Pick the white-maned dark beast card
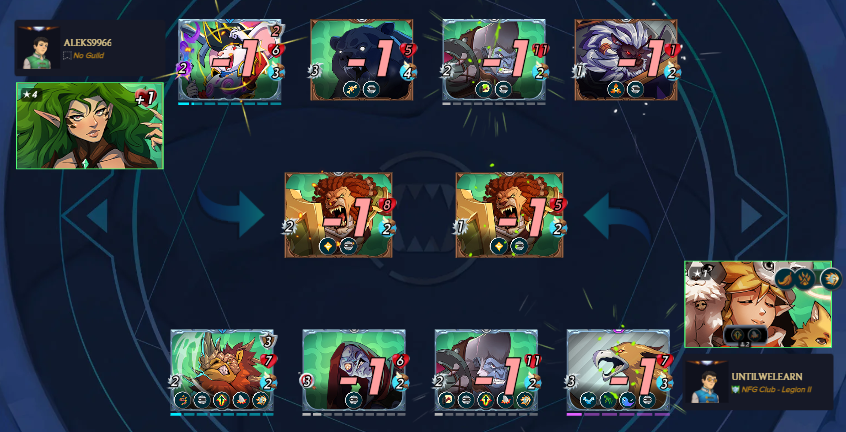The width and height of the screenshot is (846, 432). (x=626, y=60)
